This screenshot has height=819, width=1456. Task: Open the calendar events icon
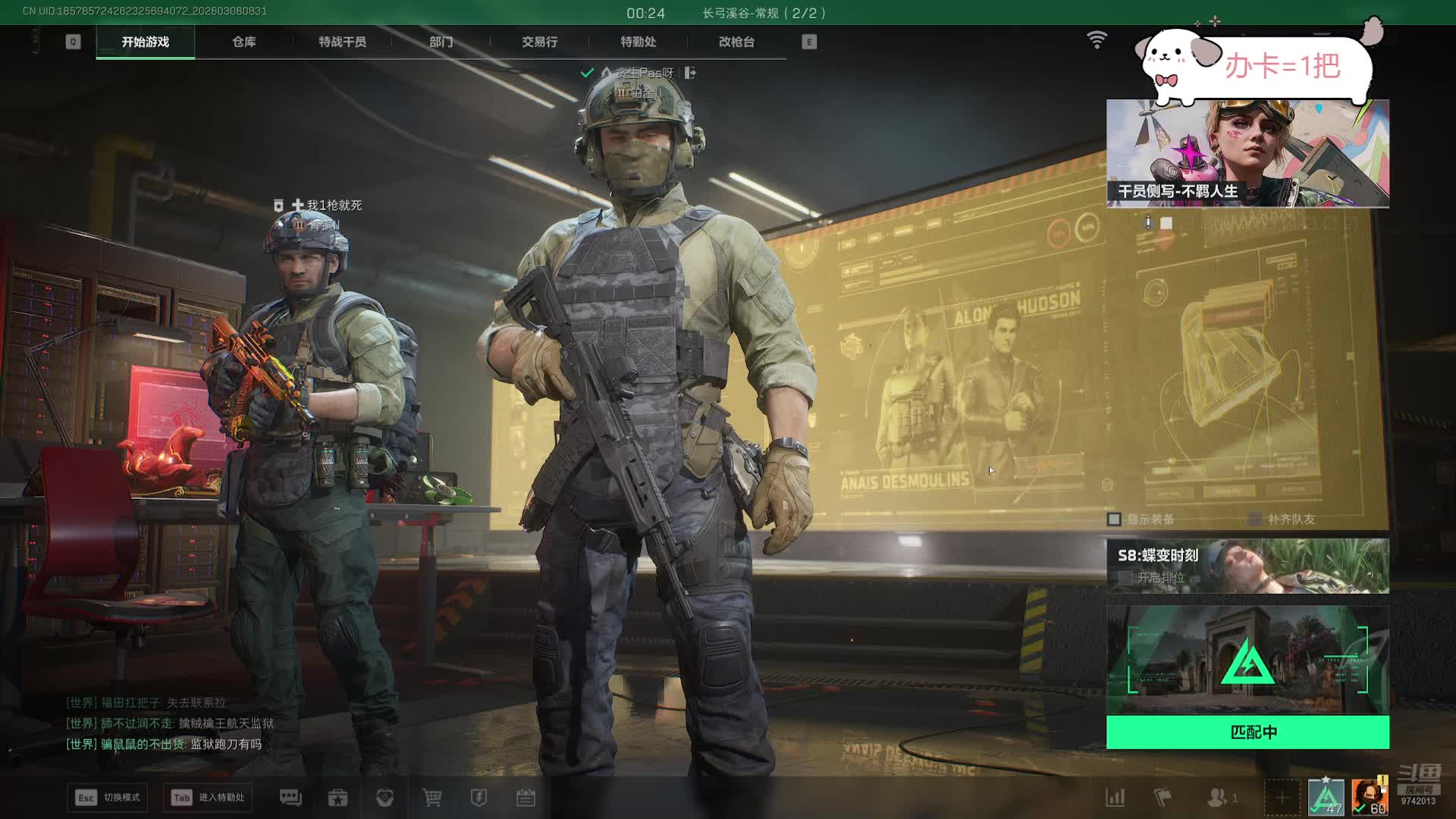[526, 797]
